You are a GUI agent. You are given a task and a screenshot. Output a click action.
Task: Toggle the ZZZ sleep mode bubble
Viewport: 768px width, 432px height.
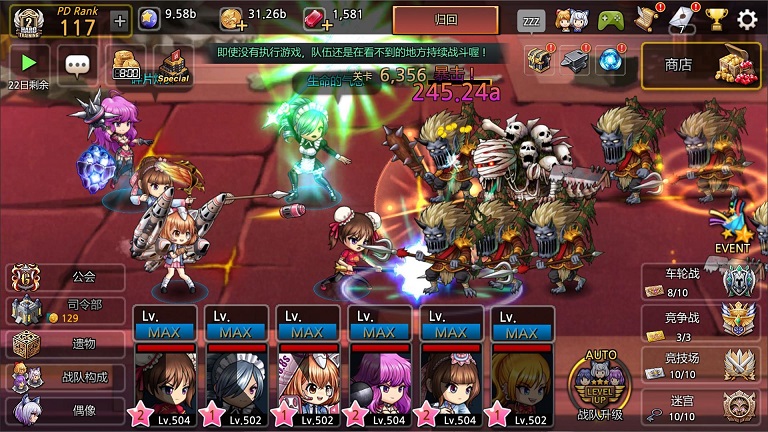[531, 19]
